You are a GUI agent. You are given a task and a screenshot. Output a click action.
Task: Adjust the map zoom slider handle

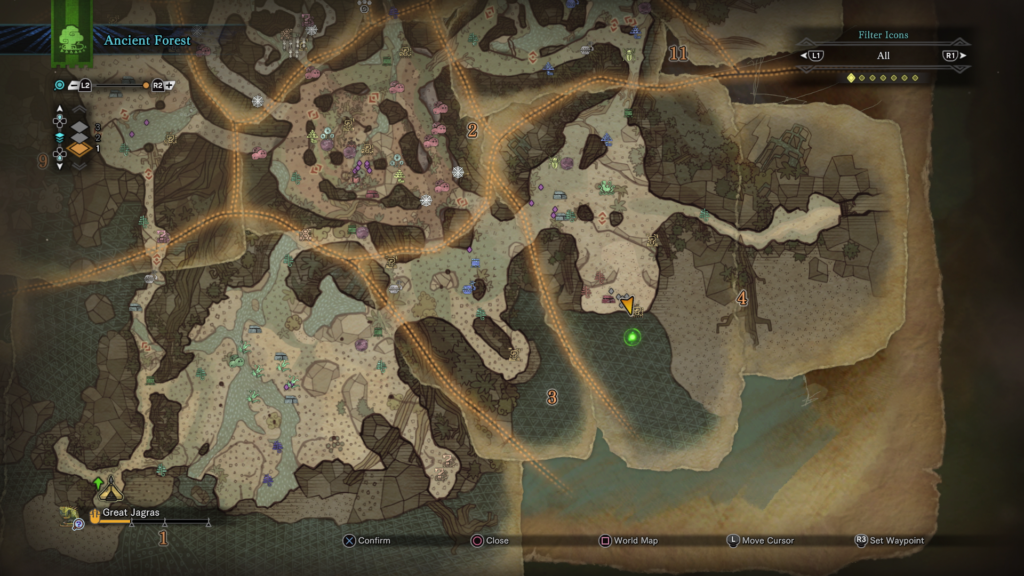146,86
